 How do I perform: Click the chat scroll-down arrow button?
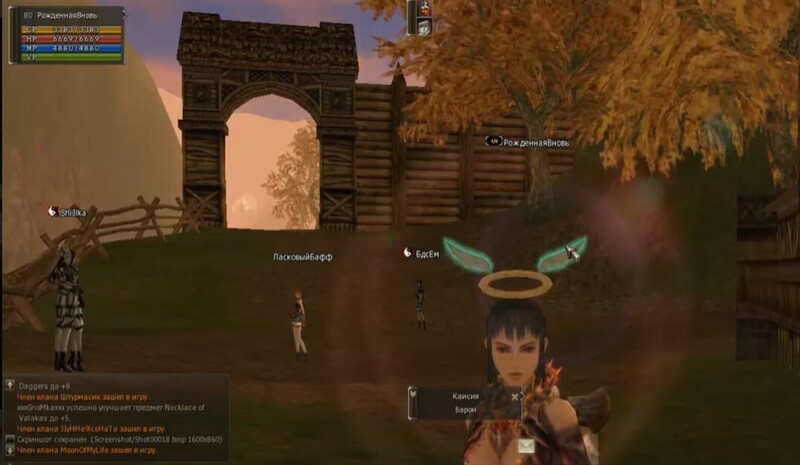(9, 450)
